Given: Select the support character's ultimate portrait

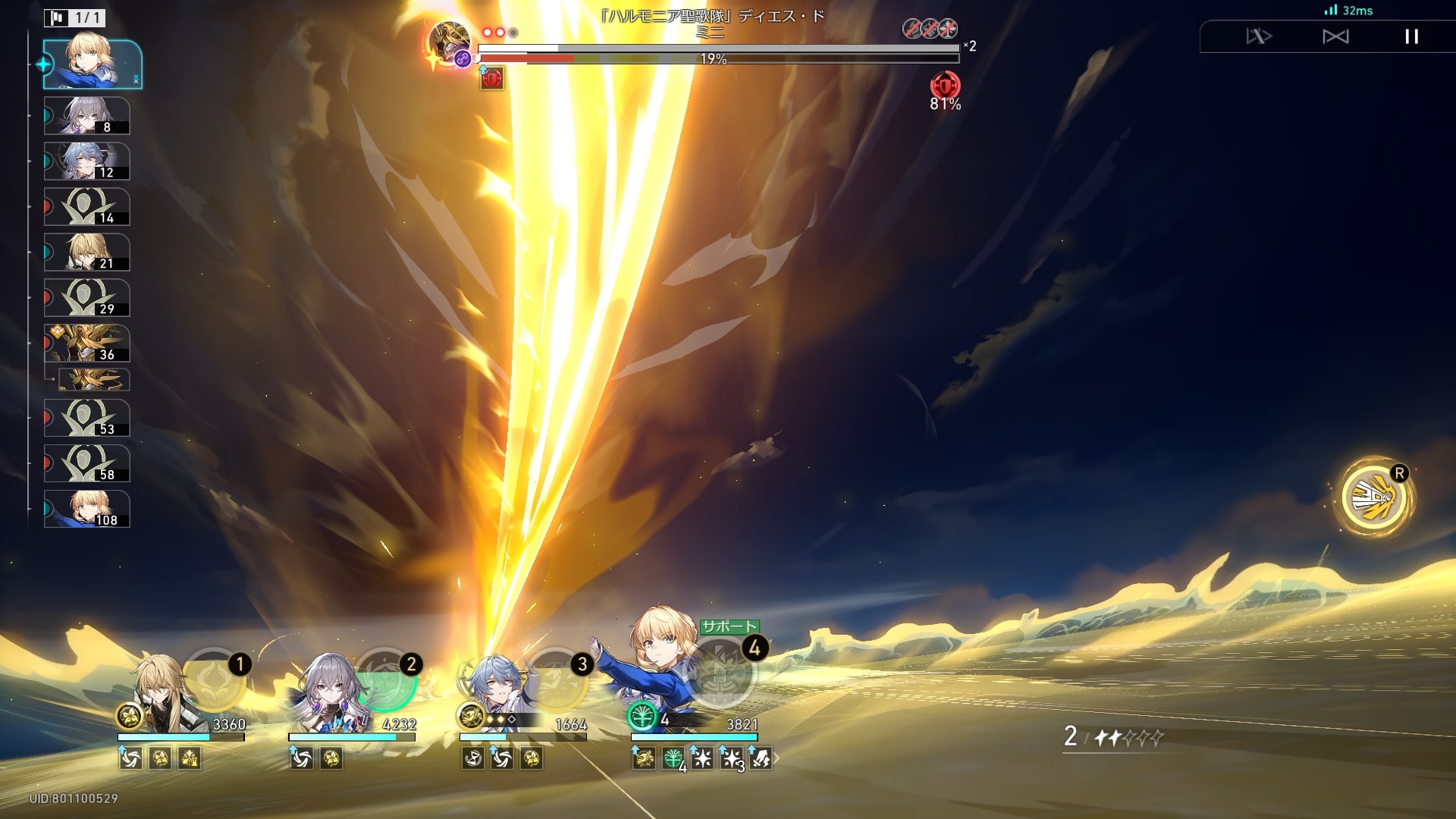Looking at the screenshot, I should (x=719, y=673).
